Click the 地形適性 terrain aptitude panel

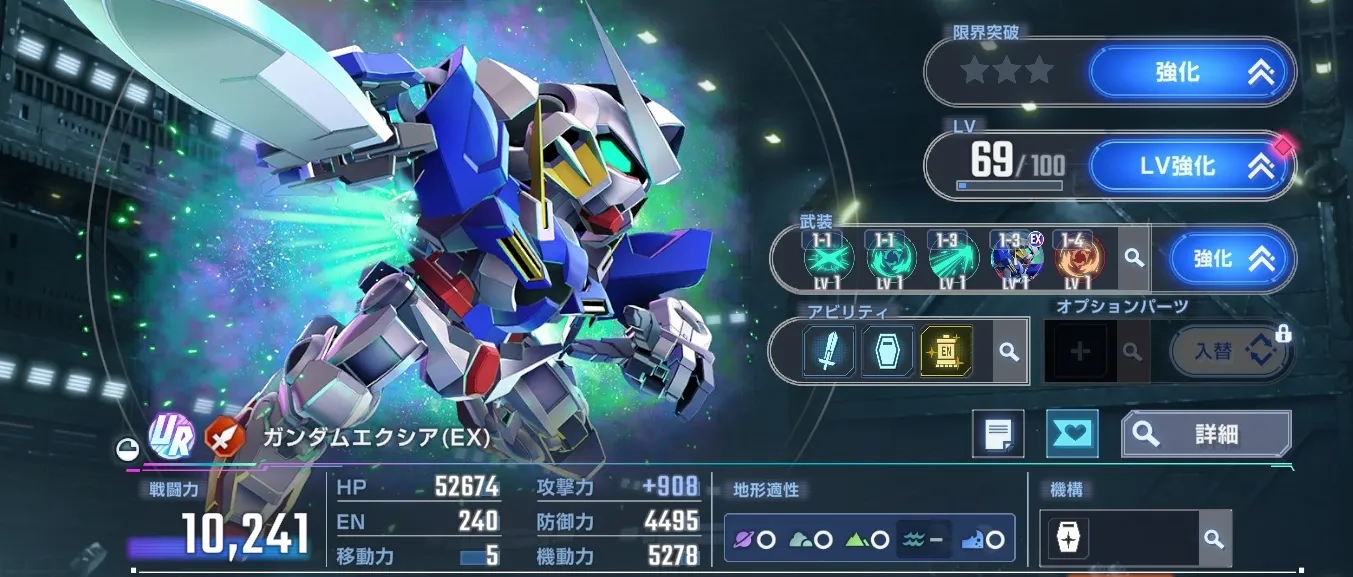pyautogui.click(x=868, y=539)
